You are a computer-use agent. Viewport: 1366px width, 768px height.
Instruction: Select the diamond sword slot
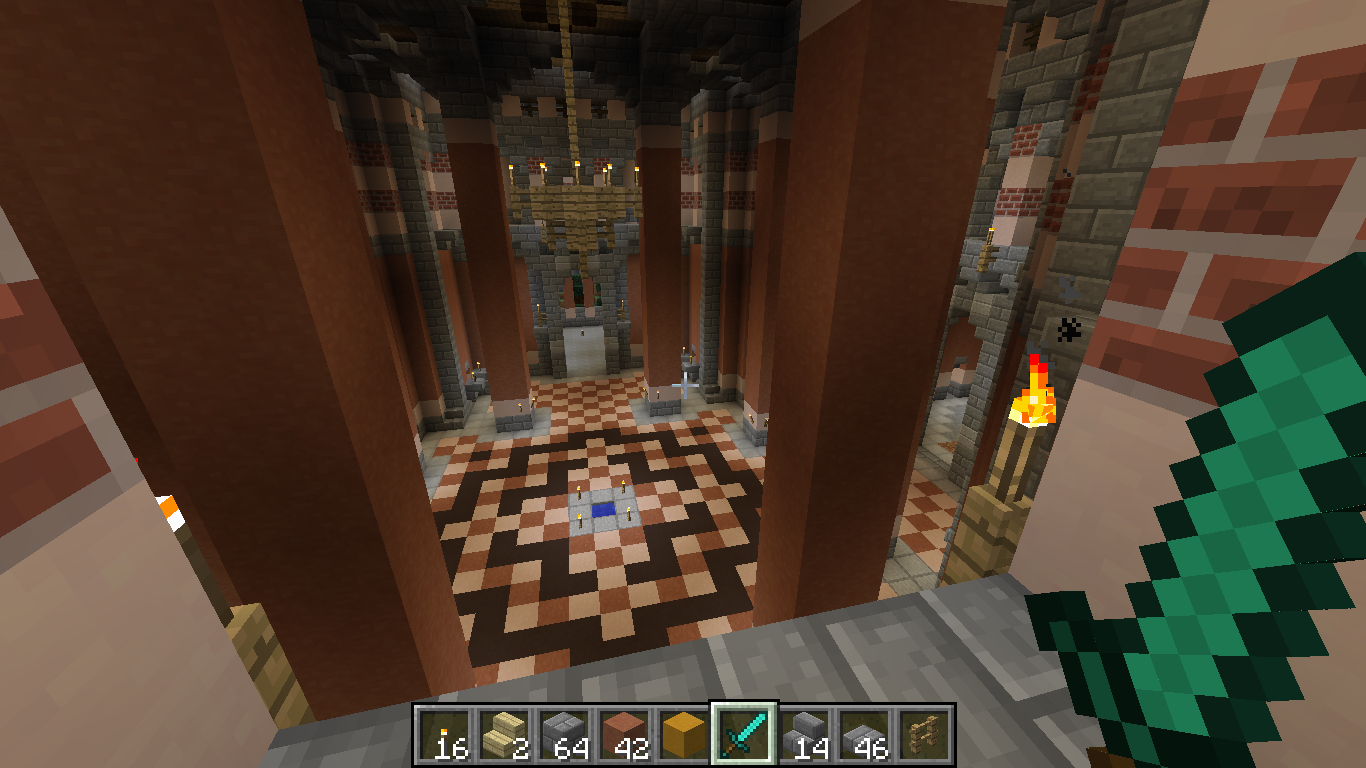coord(744,733)
